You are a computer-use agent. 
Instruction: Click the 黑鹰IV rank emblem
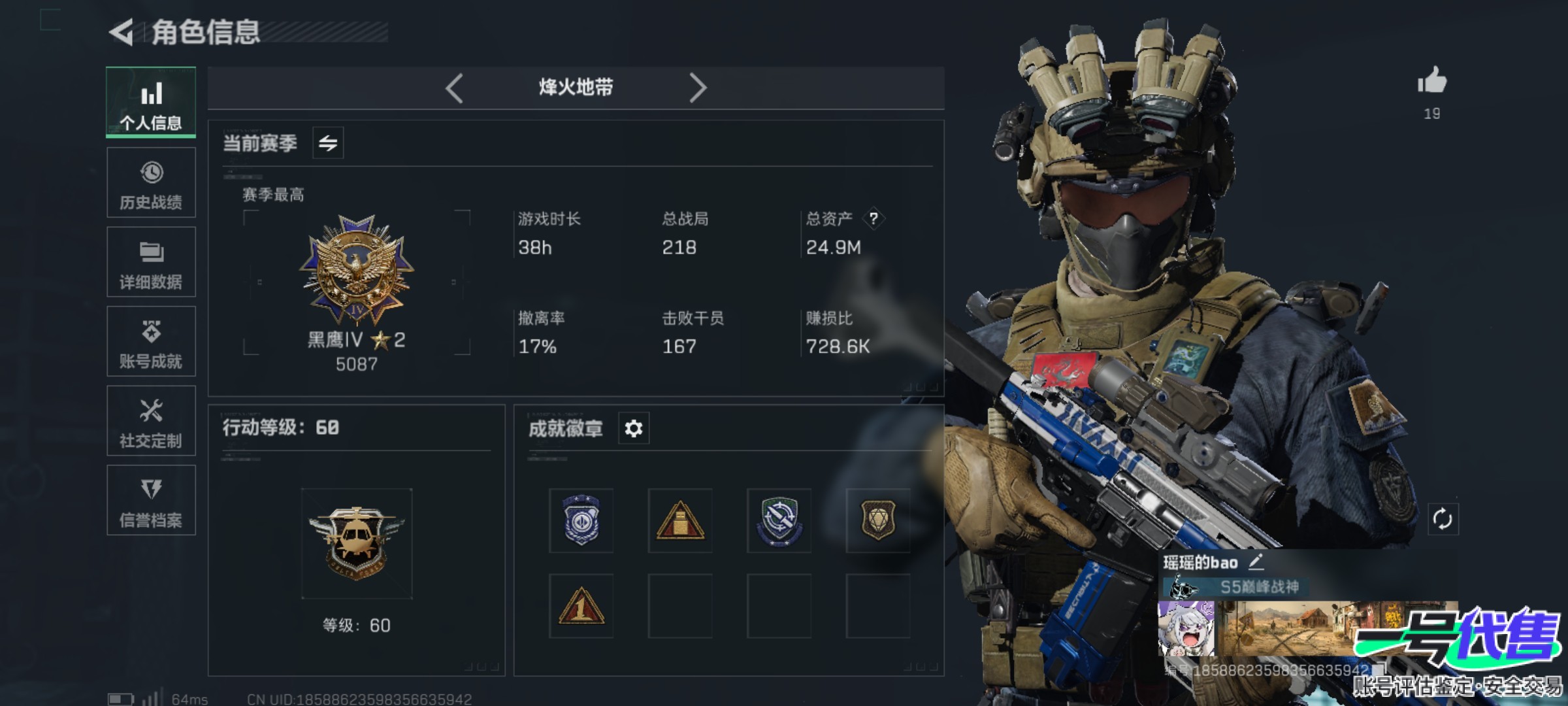coord(357,269)
